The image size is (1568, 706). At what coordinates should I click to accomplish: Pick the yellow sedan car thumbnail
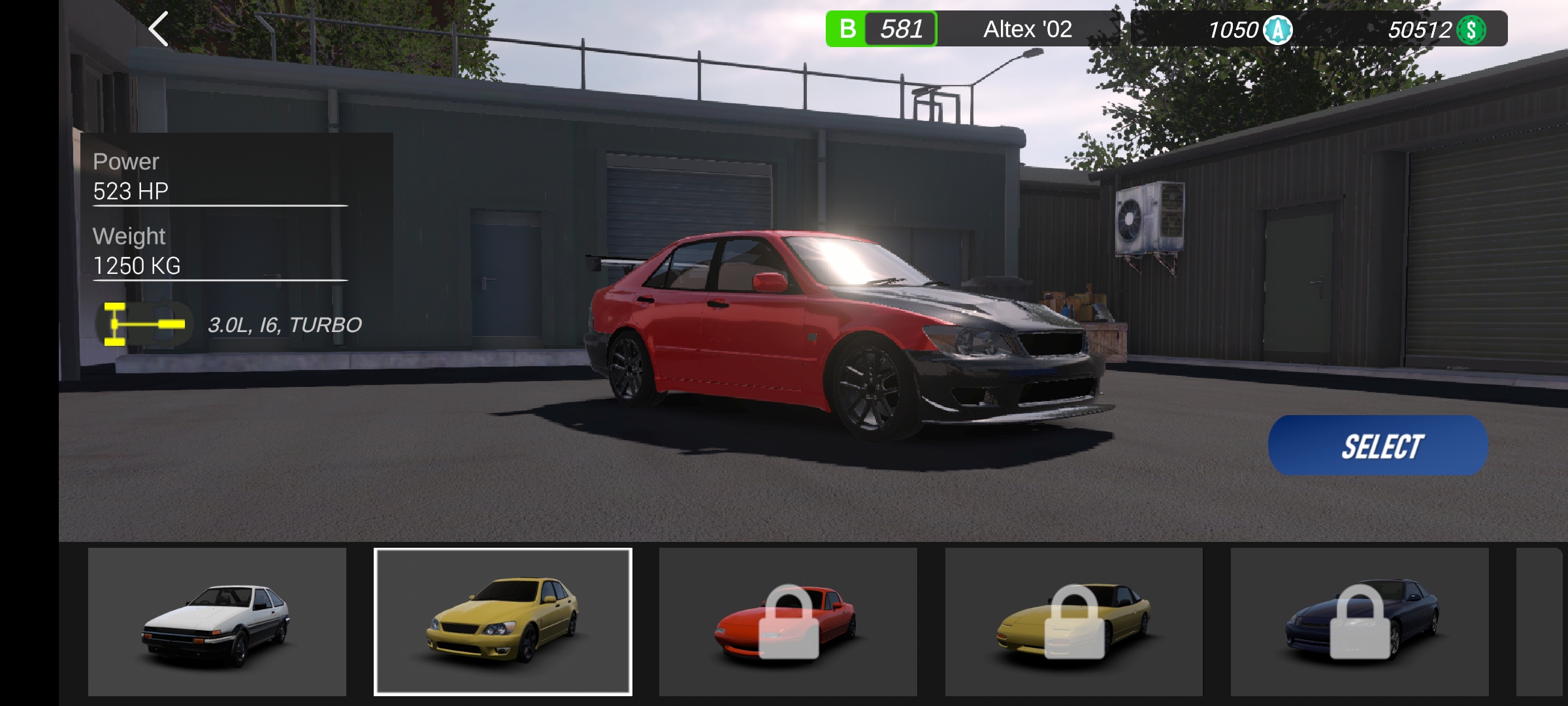point(502,622)
